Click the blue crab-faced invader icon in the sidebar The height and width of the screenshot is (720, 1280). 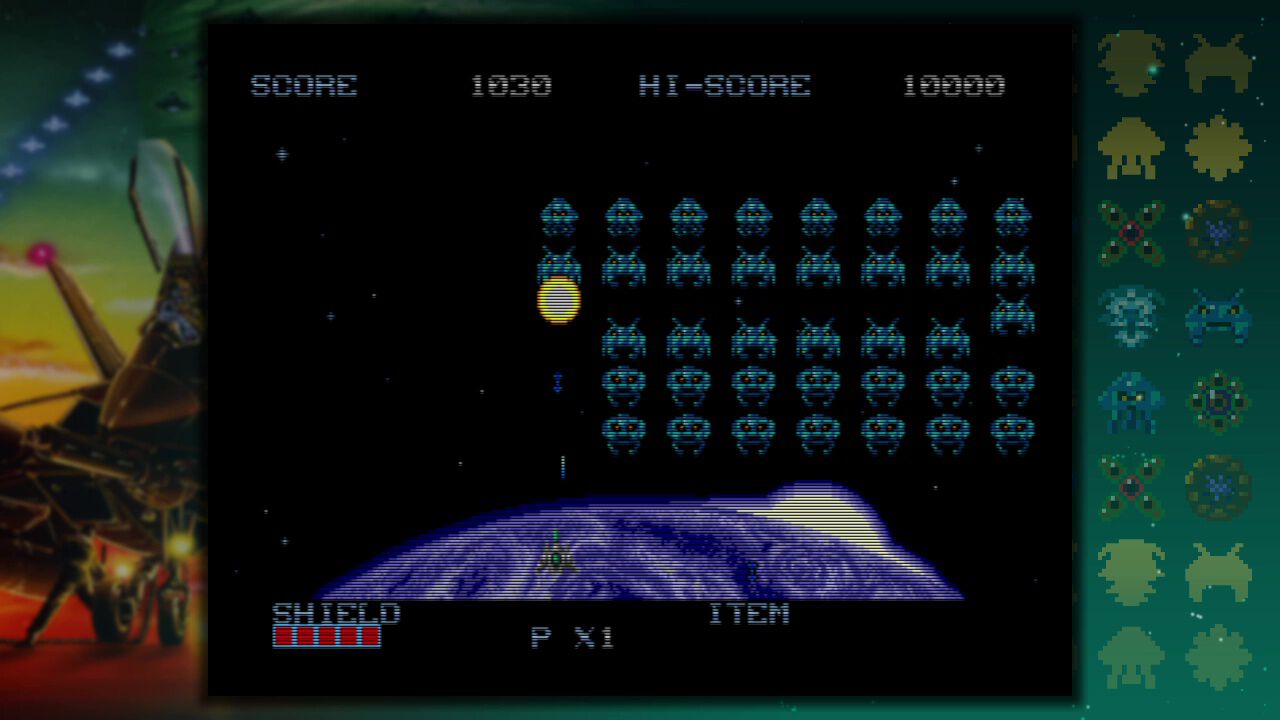(1218, 315)
